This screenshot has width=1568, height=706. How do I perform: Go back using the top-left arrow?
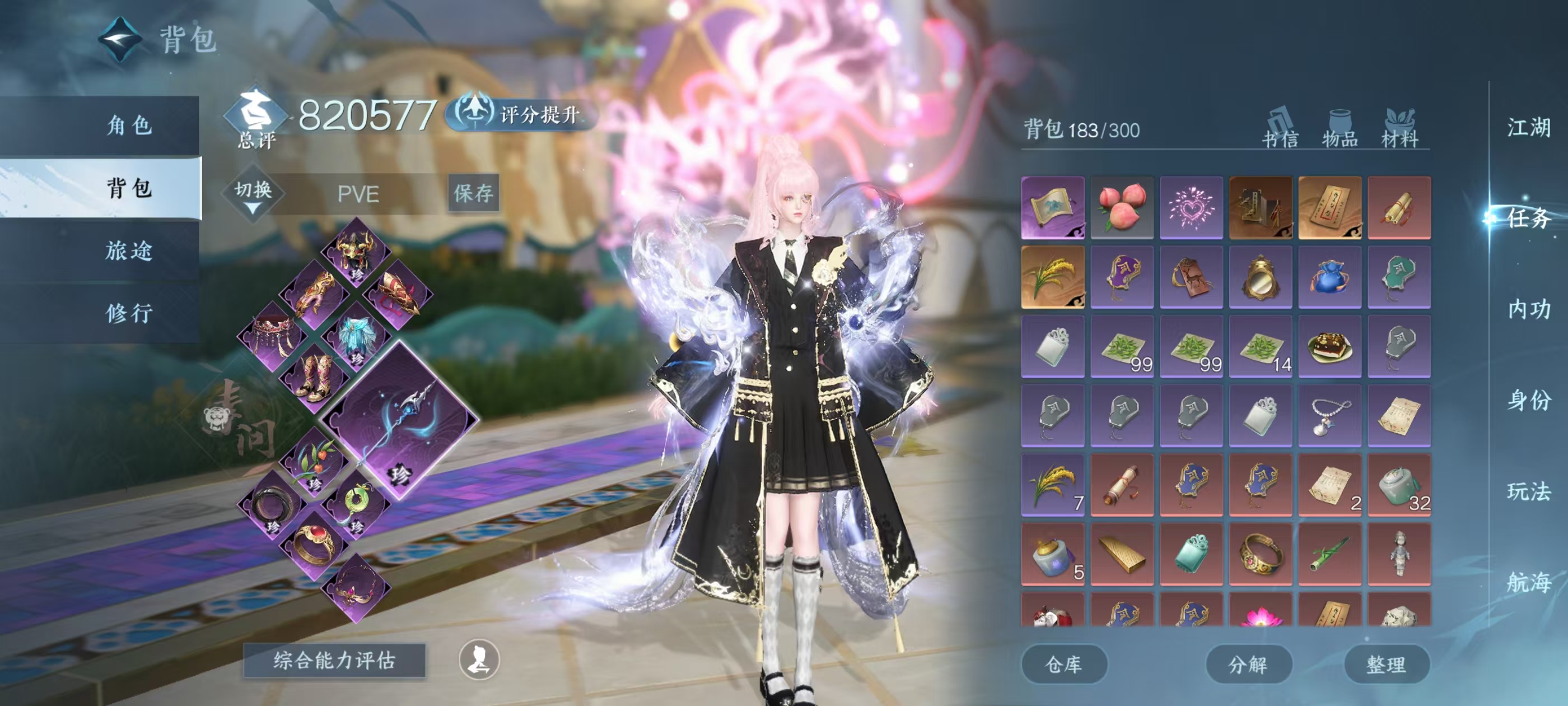120,40
